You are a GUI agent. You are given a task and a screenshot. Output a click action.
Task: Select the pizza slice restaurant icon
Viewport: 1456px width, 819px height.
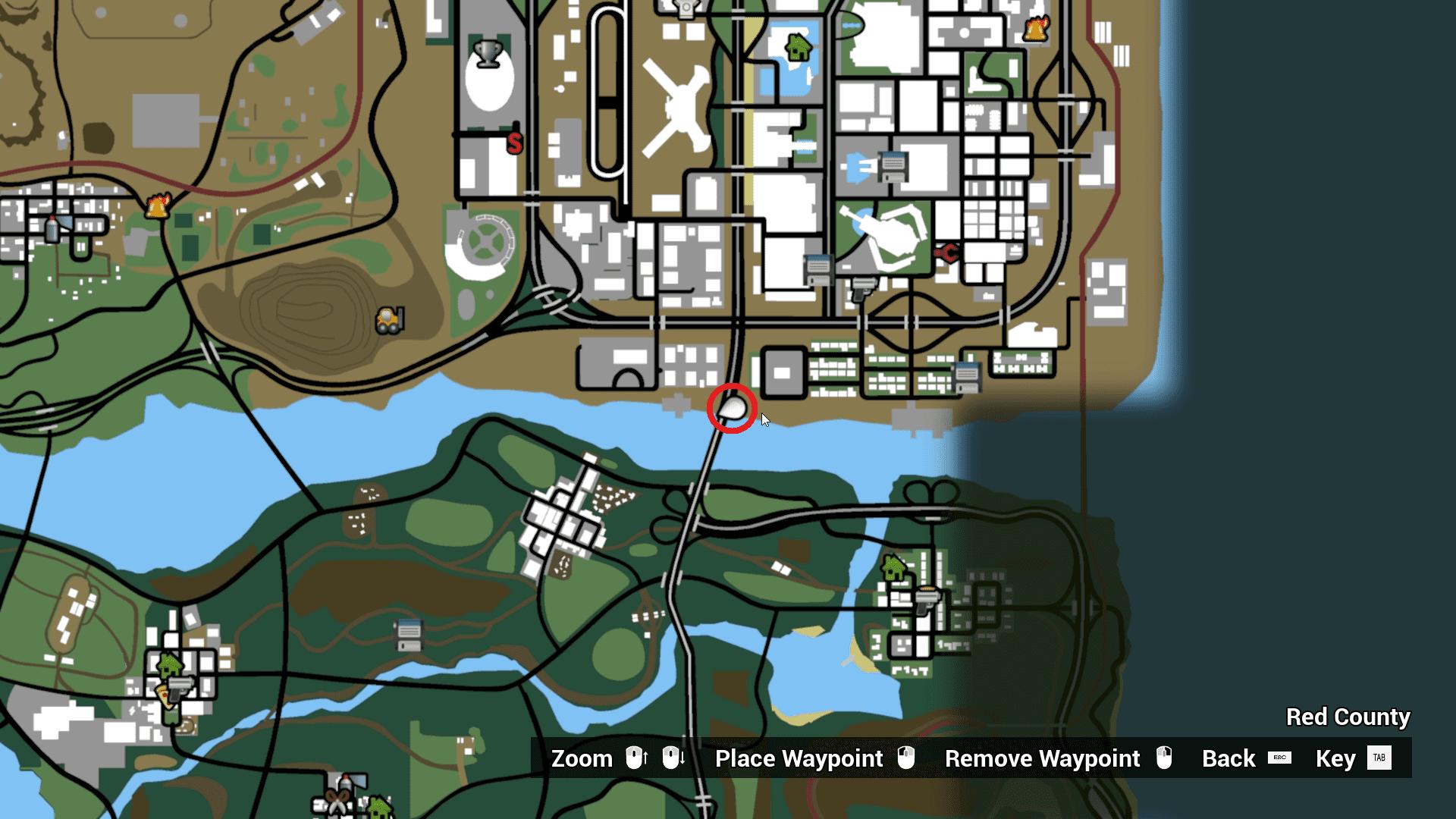click(x=164, y=696)
